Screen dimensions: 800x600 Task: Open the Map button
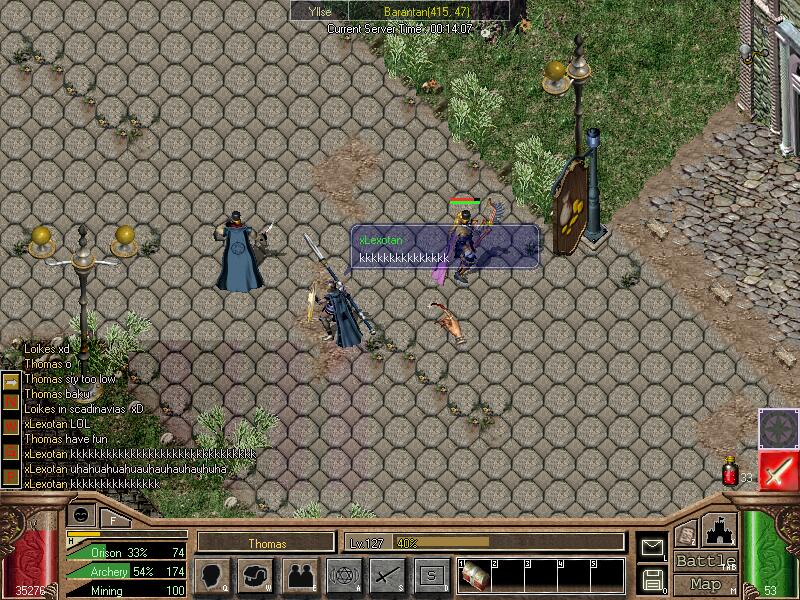706,584
